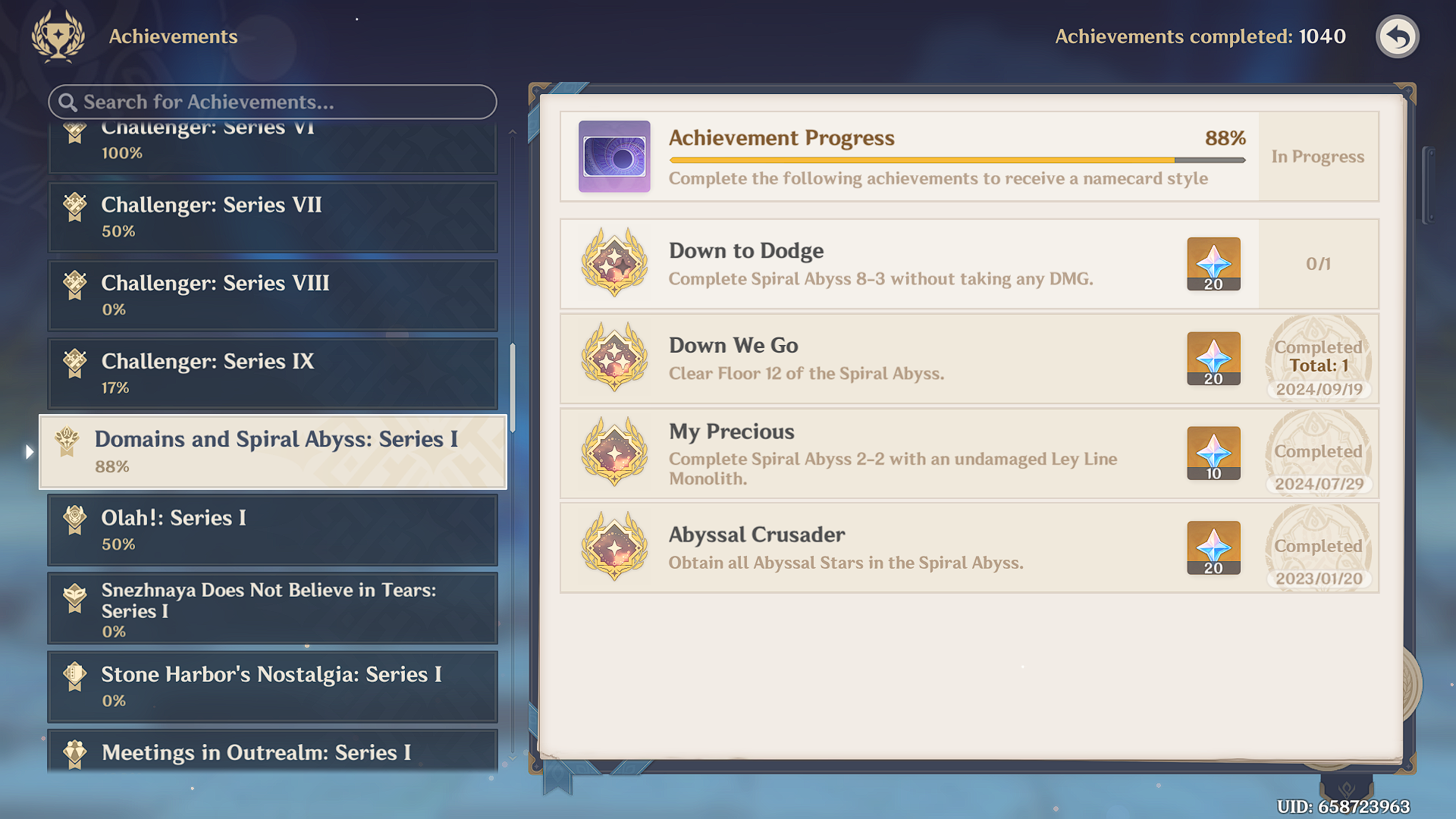The width and height of the screenshot is (1456, 819).
Task: Click the return arrow icon top right
Action: coord(1398,36)
